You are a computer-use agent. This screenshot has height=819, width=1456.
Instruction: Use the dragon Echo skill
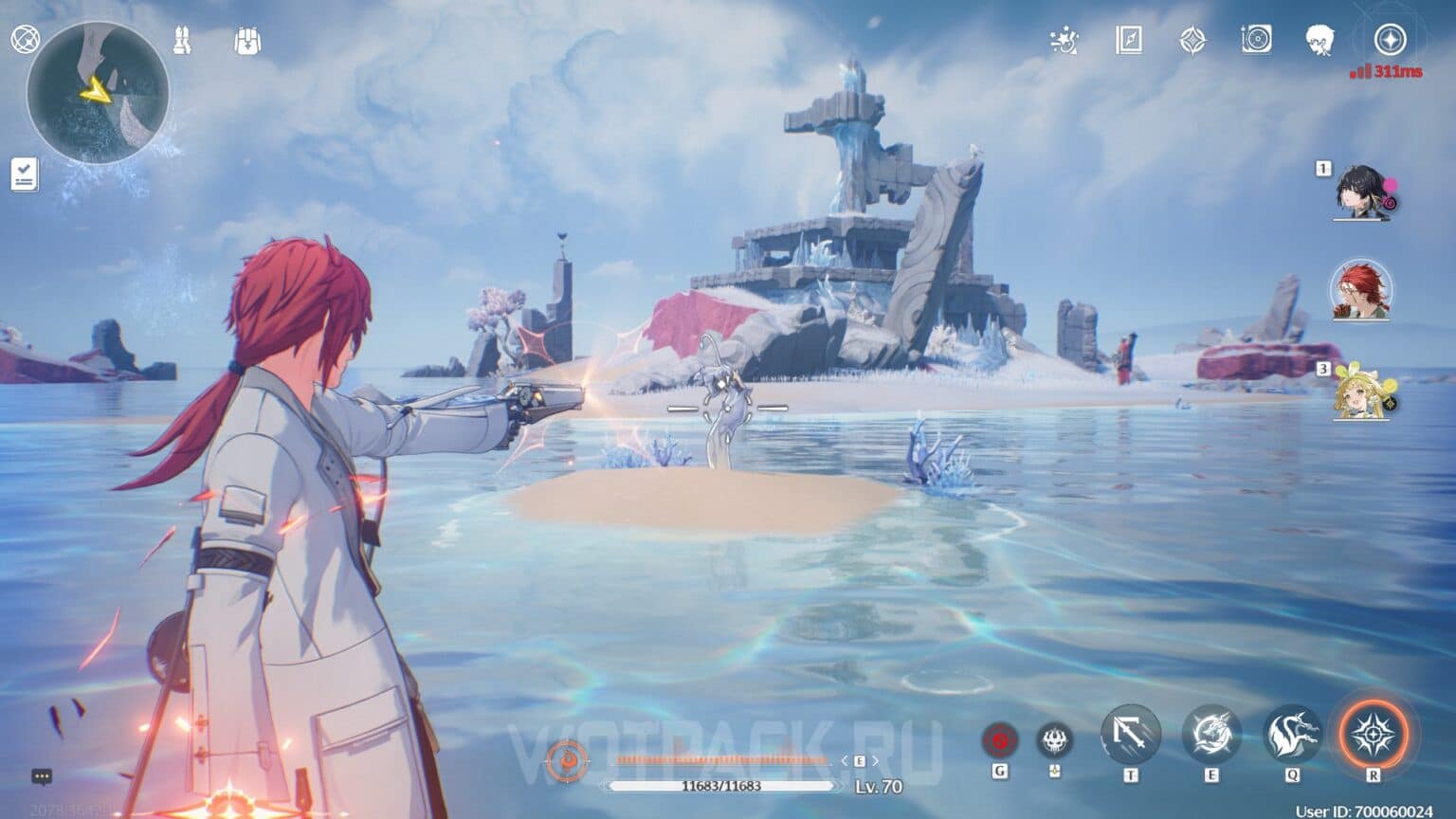click(x=1293, y=735)
